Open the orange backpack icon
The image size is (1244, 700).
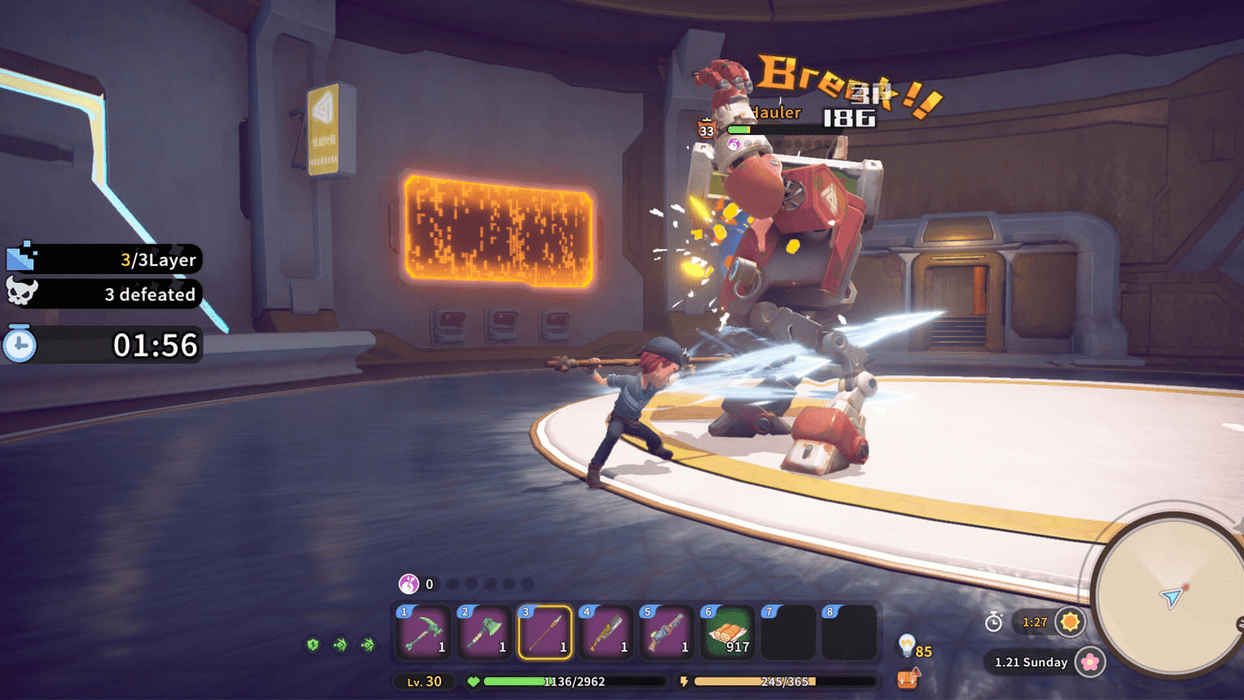[x=907, y=679]
